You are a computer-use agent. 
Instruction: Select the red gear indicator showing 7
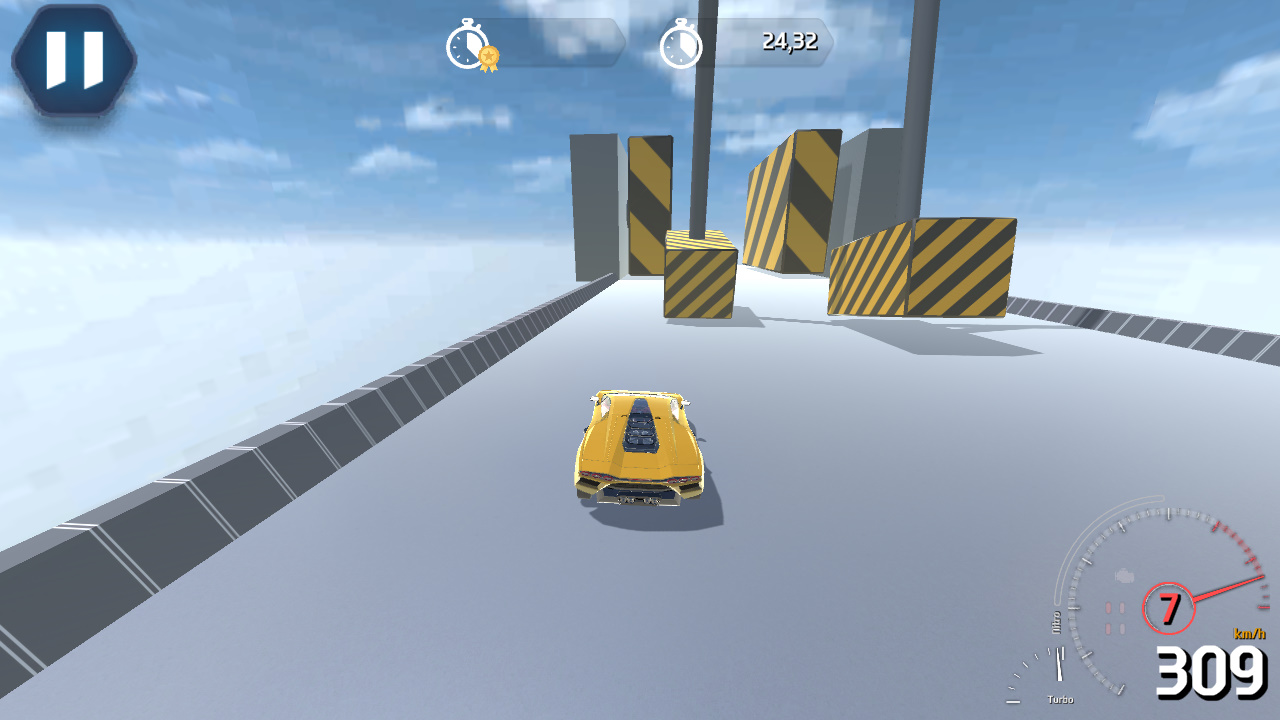pos(1170,605)
